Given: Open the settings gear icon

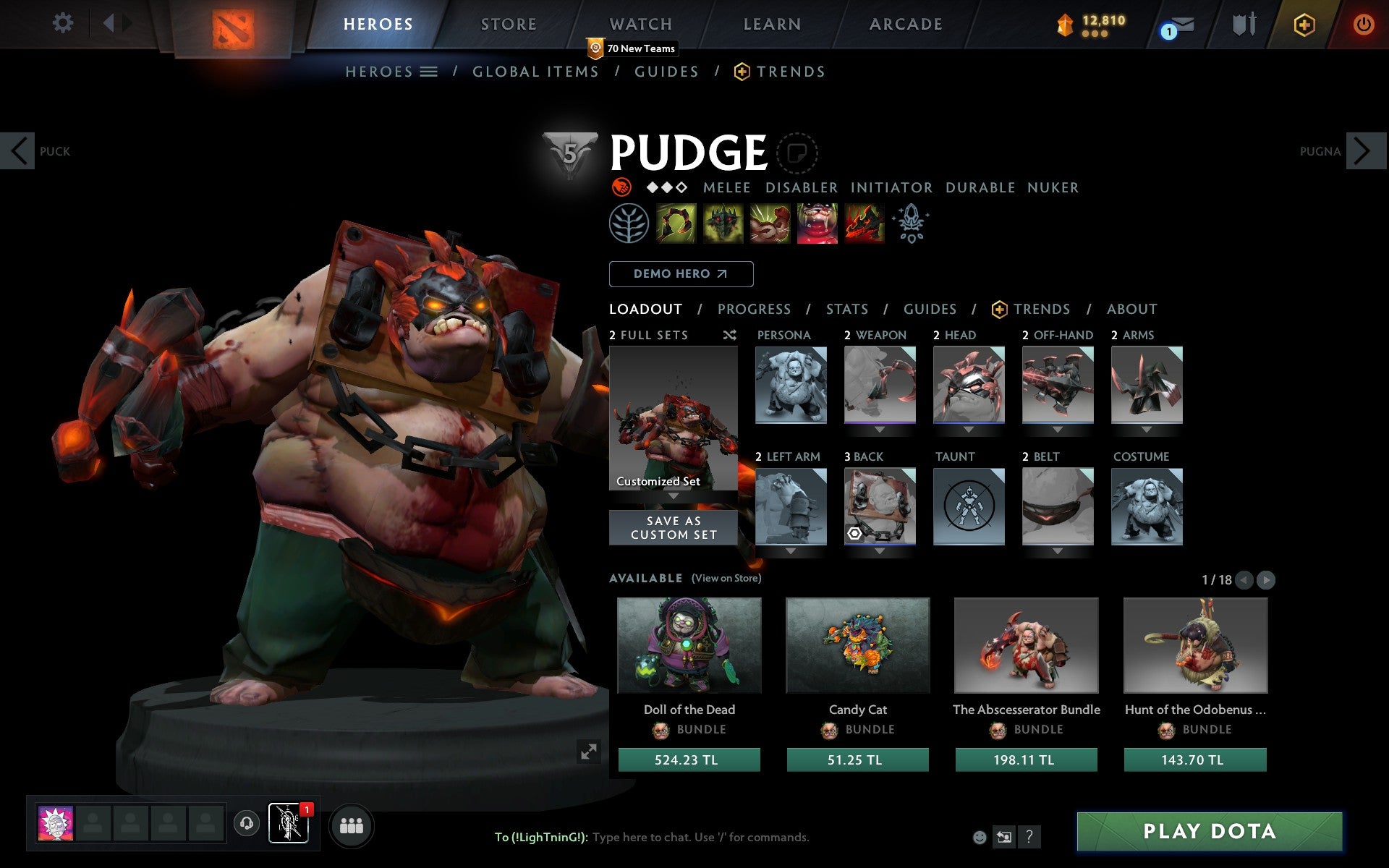Looking at the screenshot, I should (64, 23).
